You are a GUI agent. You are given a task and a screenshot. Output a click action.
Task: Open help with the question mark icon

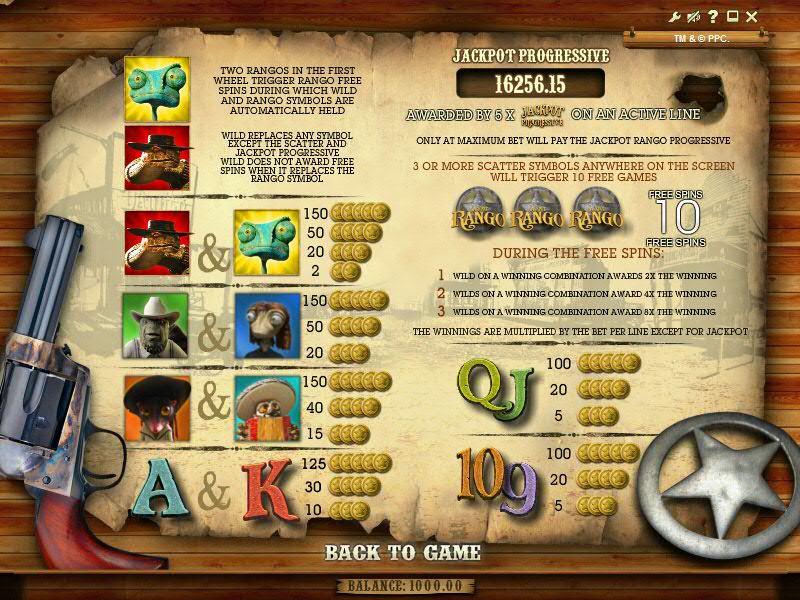713,16
